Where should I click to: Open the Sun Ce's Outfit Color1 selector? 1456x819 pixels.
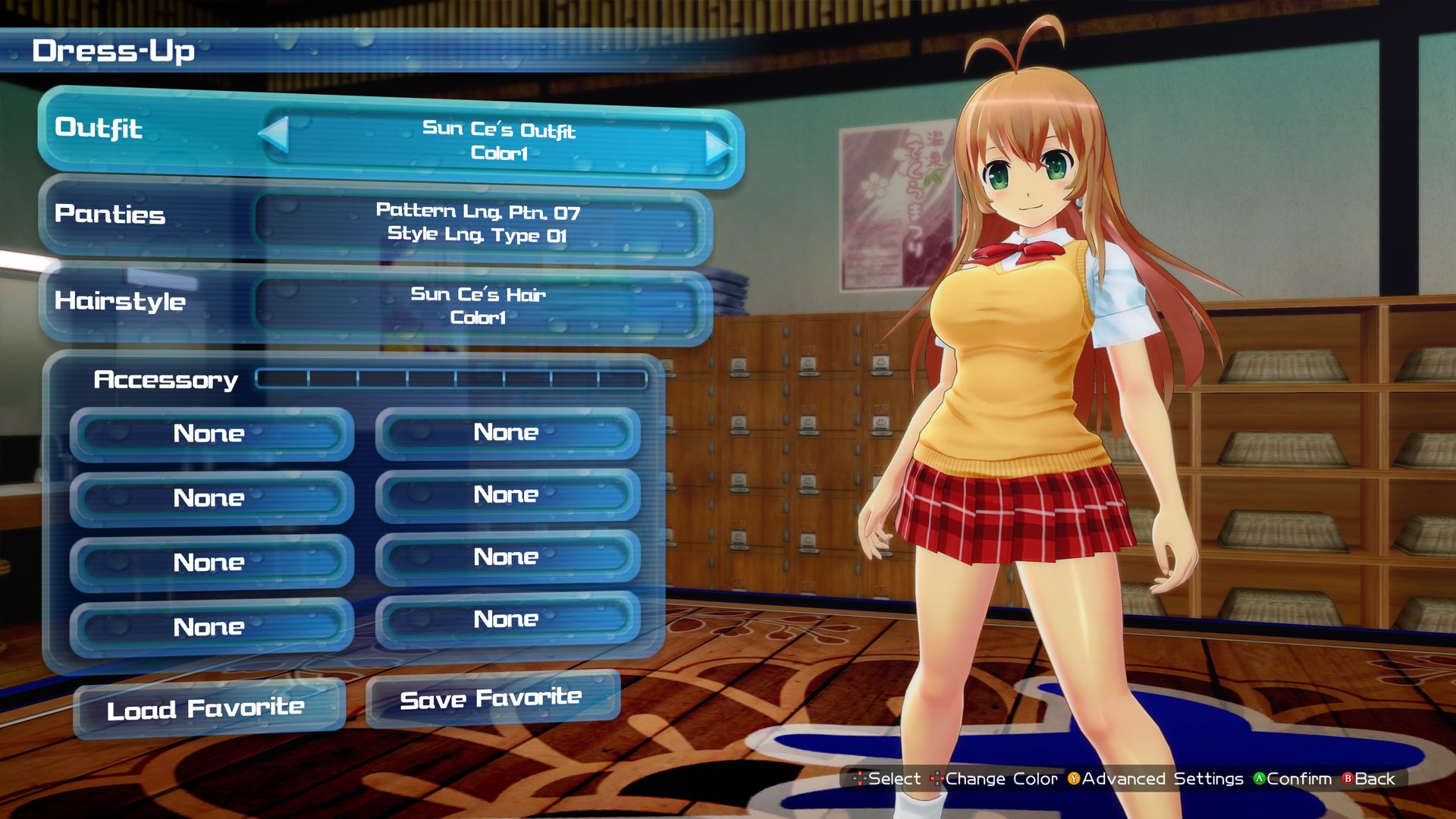tap(497, 144)
